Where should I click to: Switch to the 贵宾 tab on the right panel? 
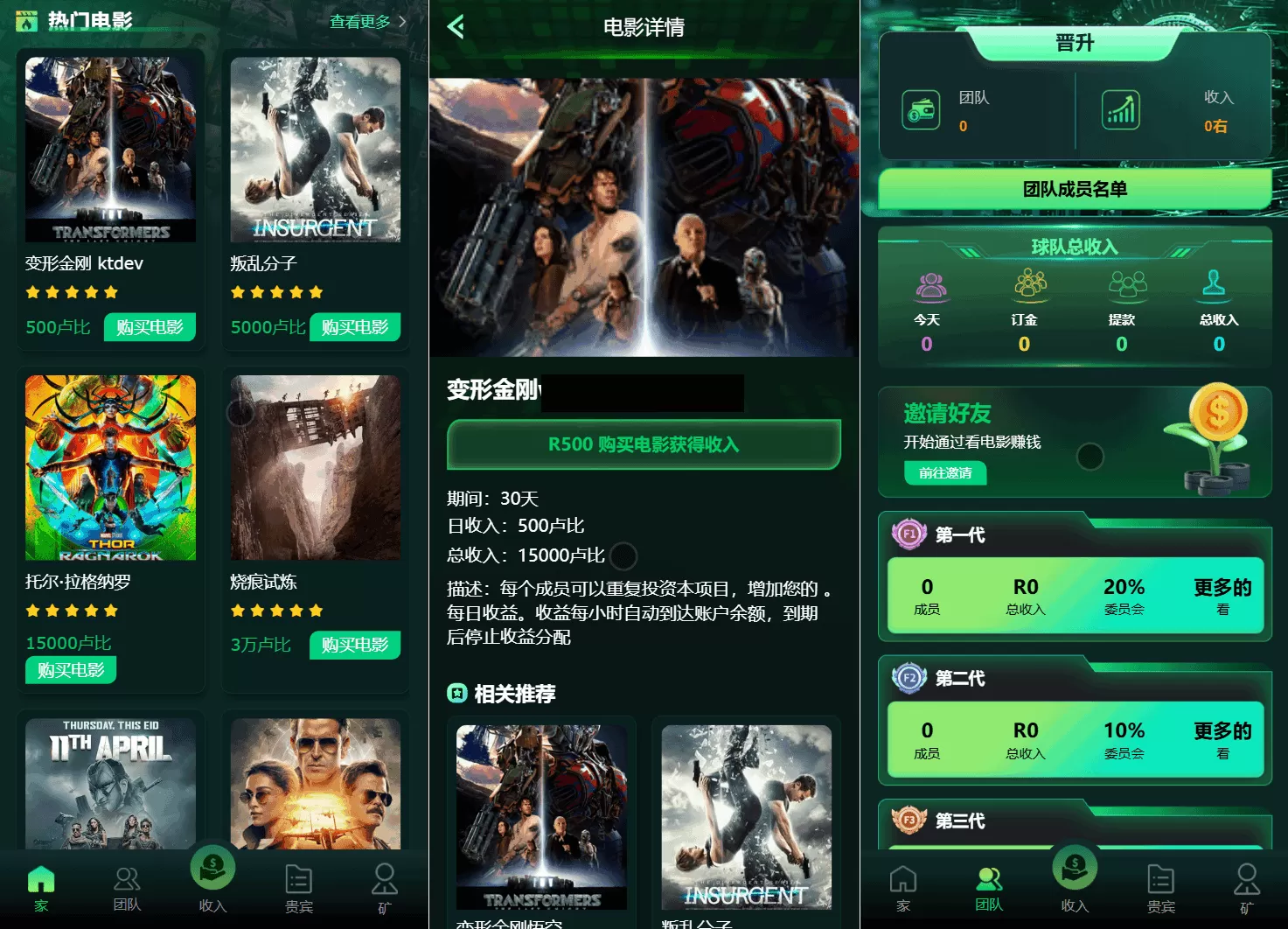pos(1161,879)
